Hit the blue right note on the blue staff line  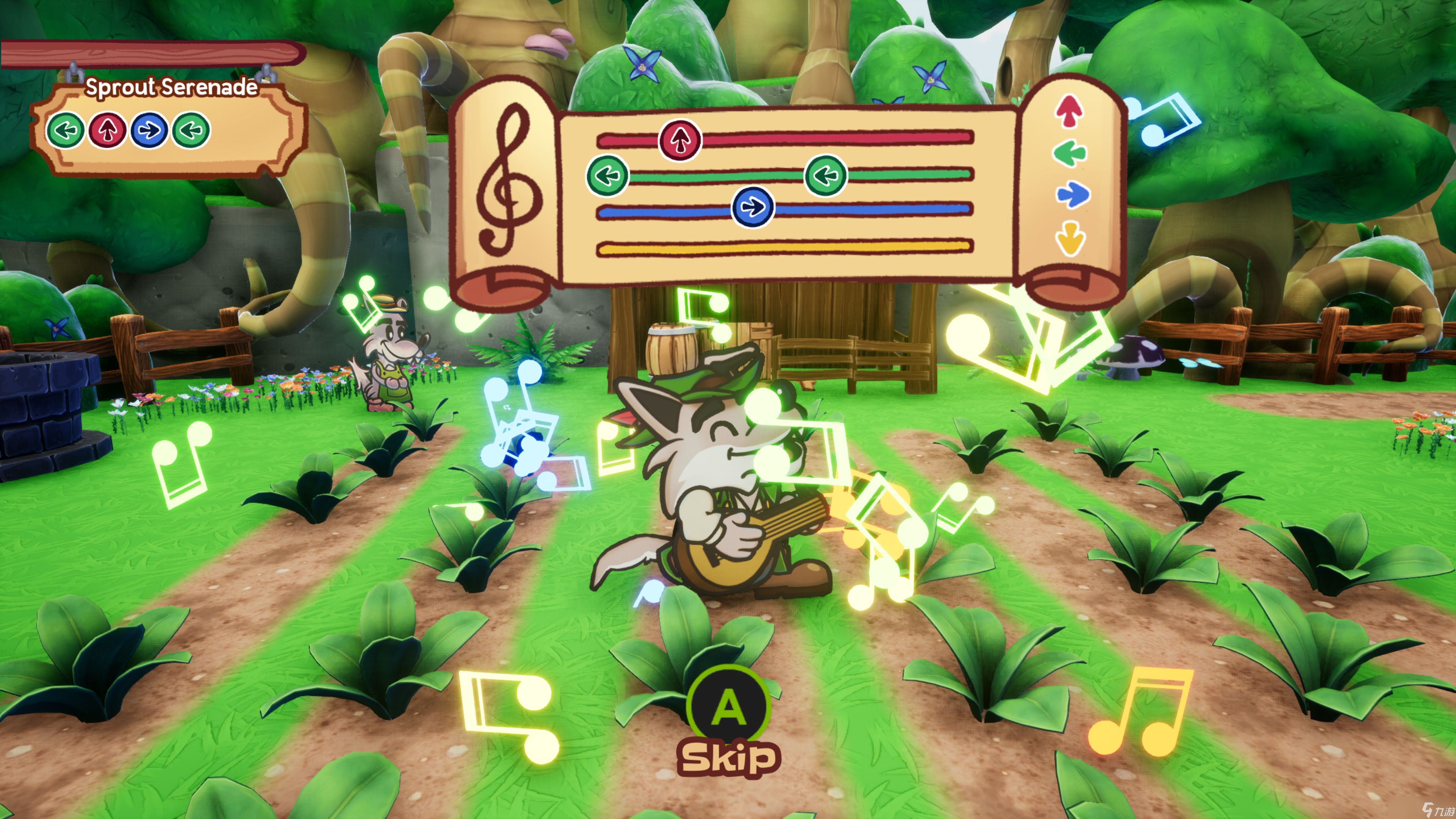(752, 207)
